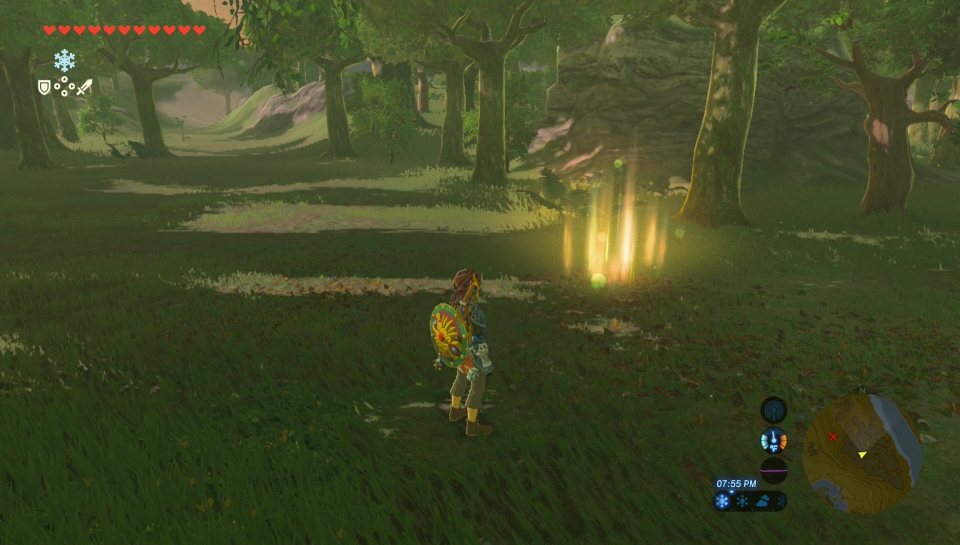Click the highlighted current sunny weather icon
This screenshot has width=960, height=545.
tap(723, 501)
